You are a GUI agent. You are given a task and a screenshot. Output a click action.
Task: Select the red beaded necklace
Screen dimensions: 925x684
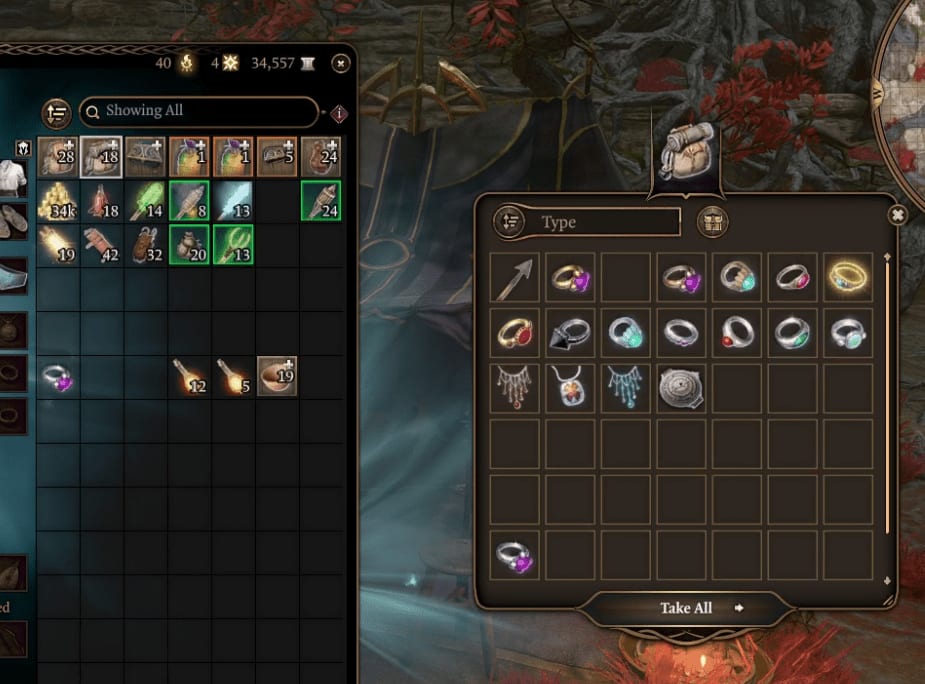coord(516,388)
